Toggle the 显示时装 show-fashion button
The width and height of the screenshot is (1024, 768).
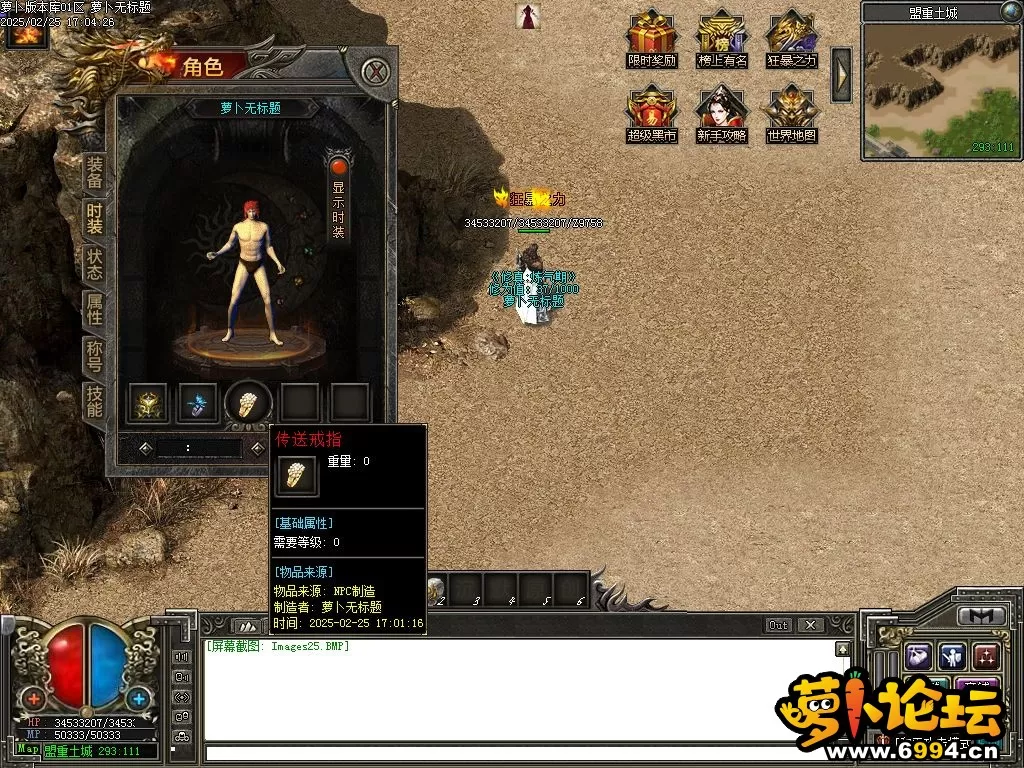pos(338,197)
